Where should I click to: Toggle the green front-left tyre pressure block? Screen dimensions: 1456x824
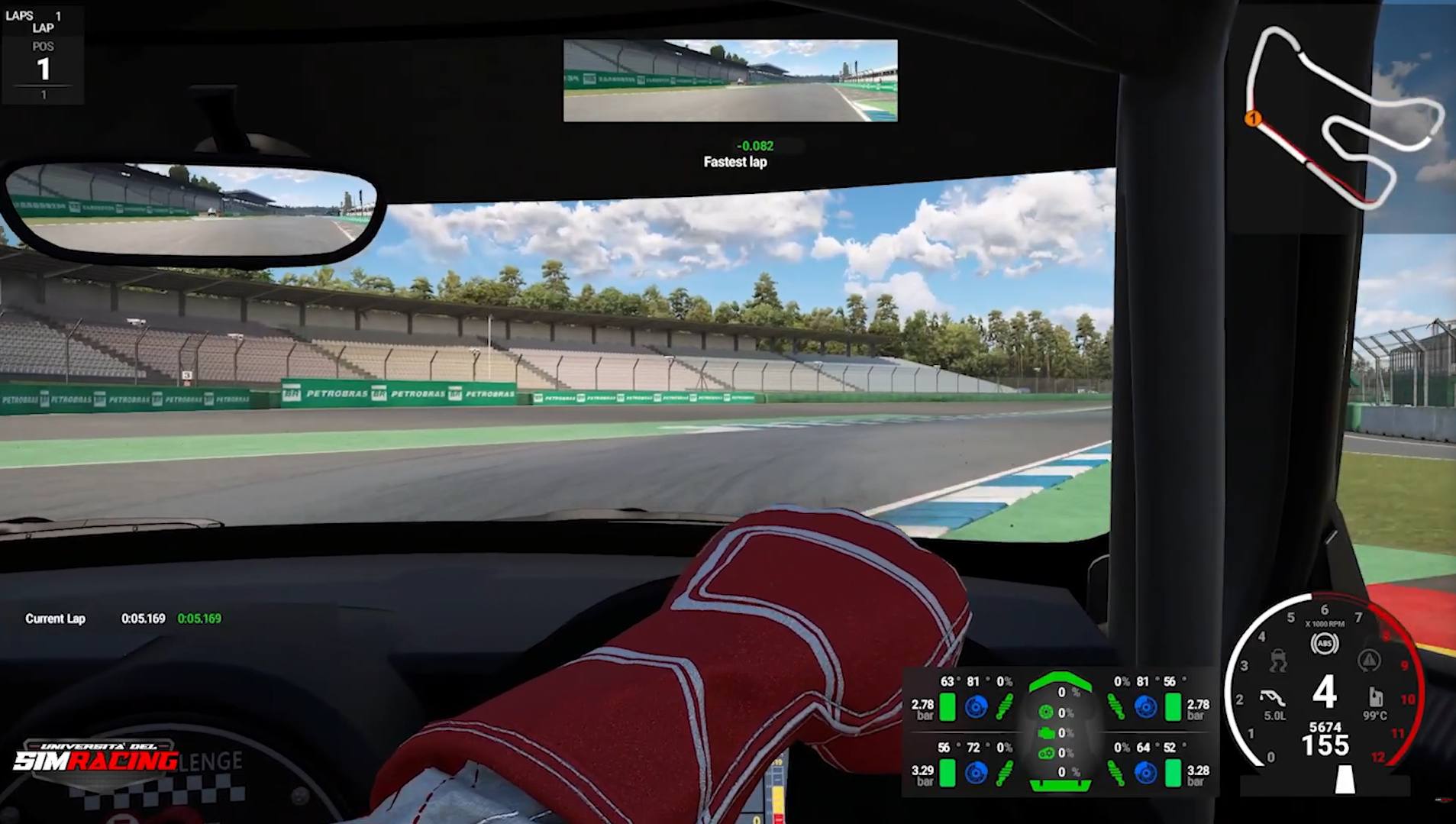coord(948,707)
